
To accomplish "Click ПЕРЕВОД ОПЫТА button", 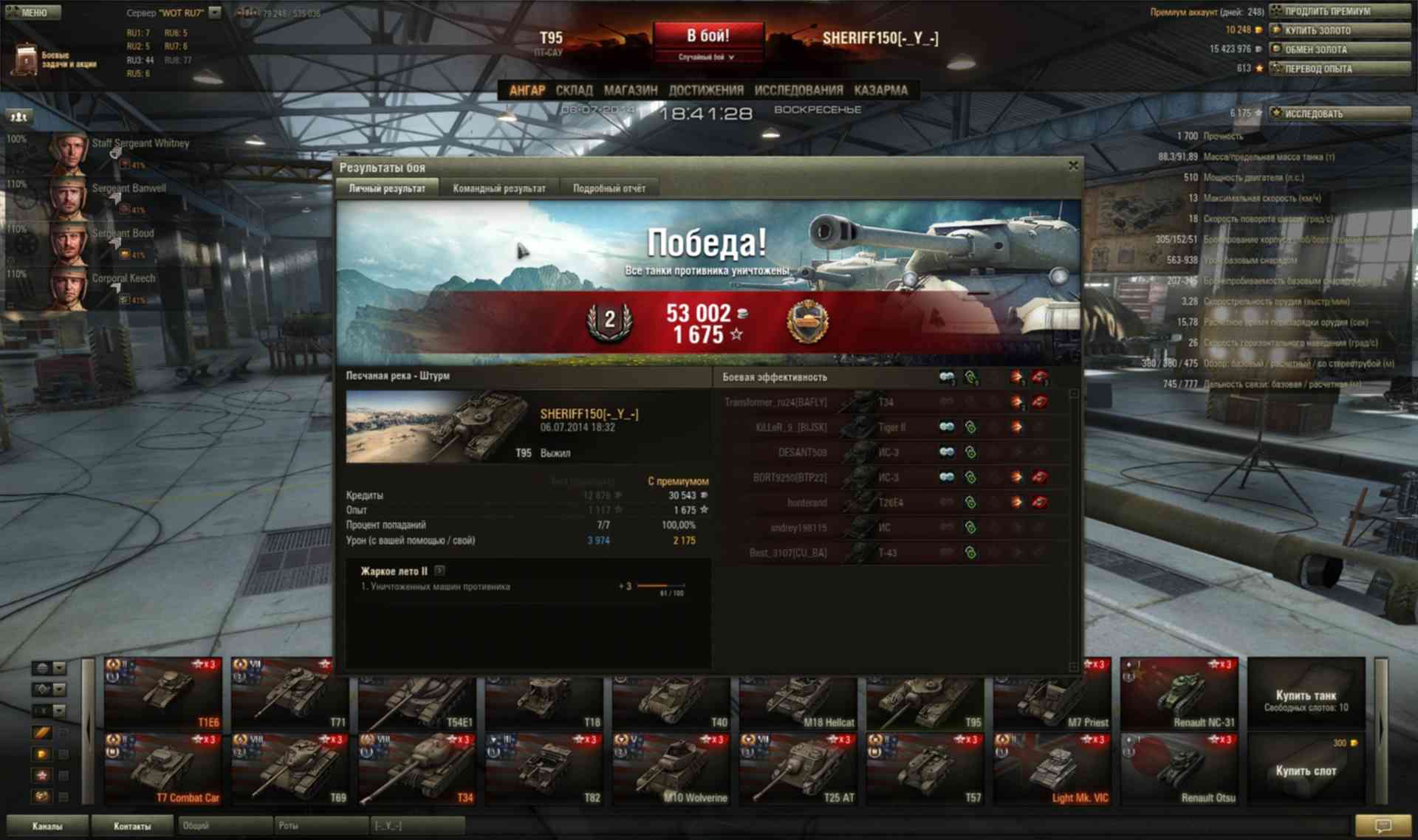I will pyautogui.click(x=1339, y=69).
